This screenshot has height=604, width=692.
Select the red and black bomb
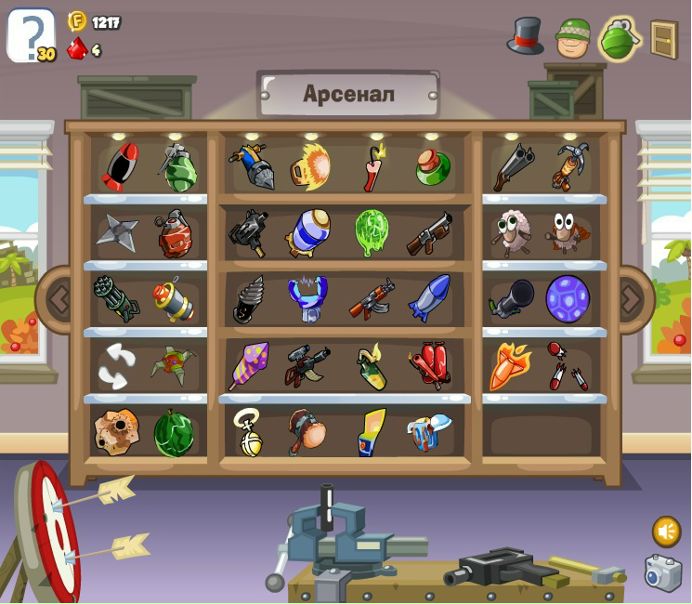pos(119,166)
